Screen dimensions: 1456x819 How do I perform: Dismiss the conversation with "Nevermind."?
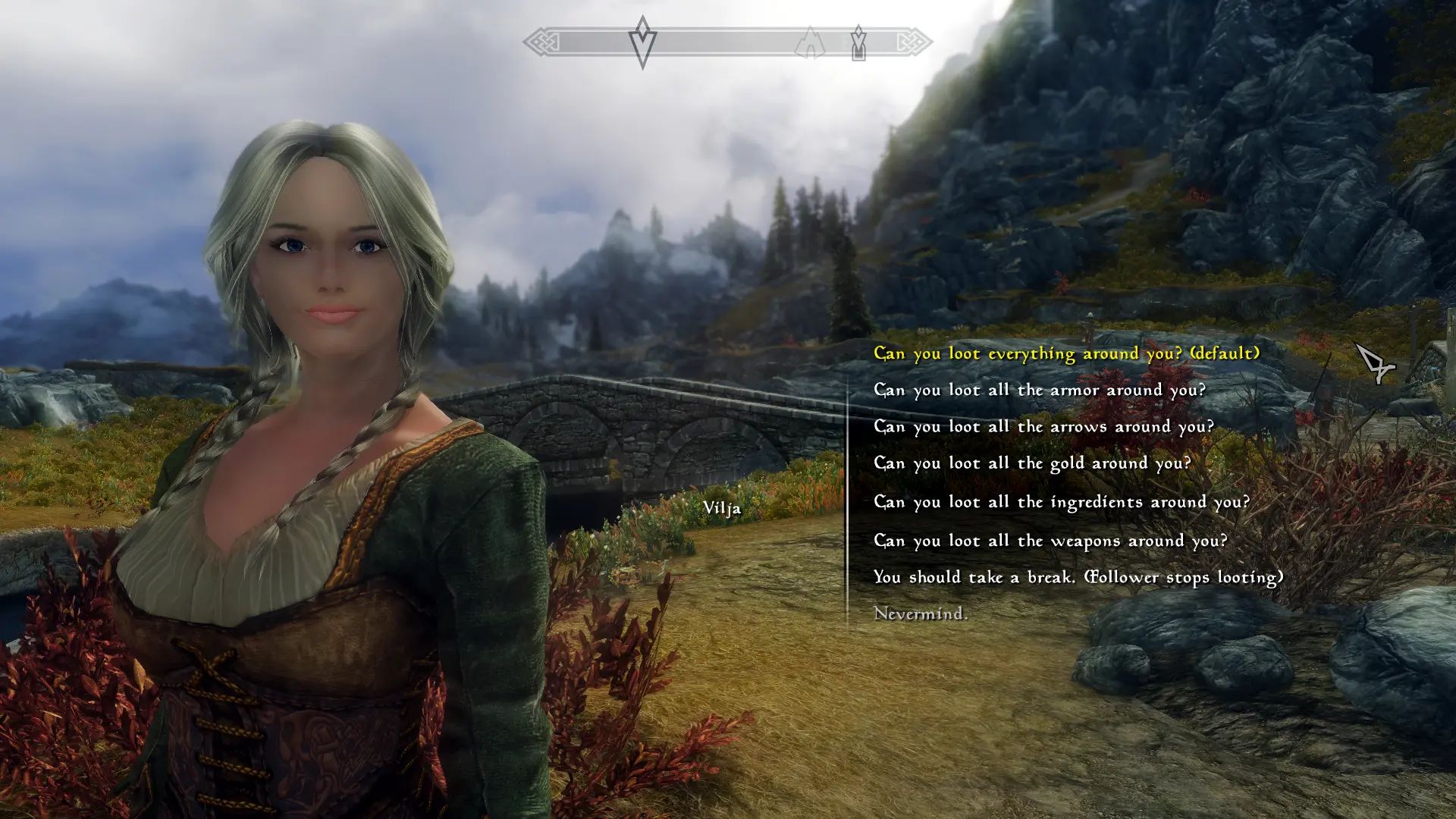[921, 613]
